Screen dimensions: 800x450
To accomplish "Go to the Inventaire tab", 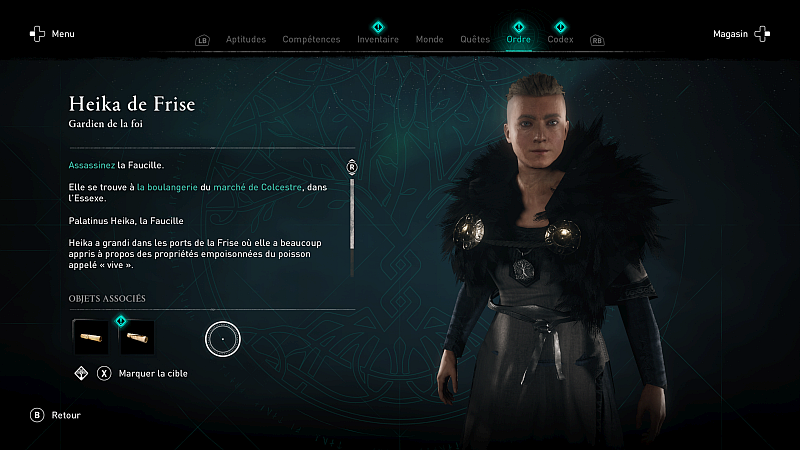I will coord(378,40).
